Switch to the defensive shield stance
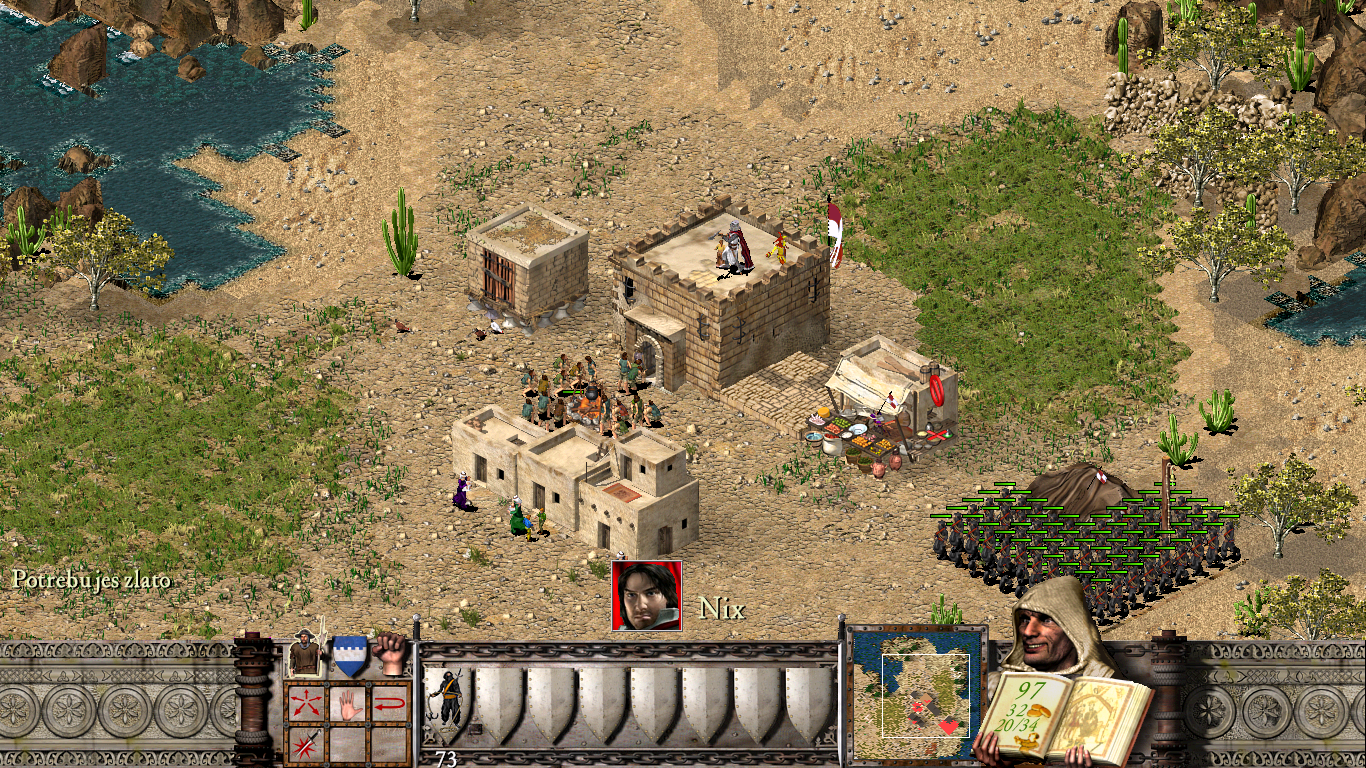1366x768 pixels. (348, 656)
